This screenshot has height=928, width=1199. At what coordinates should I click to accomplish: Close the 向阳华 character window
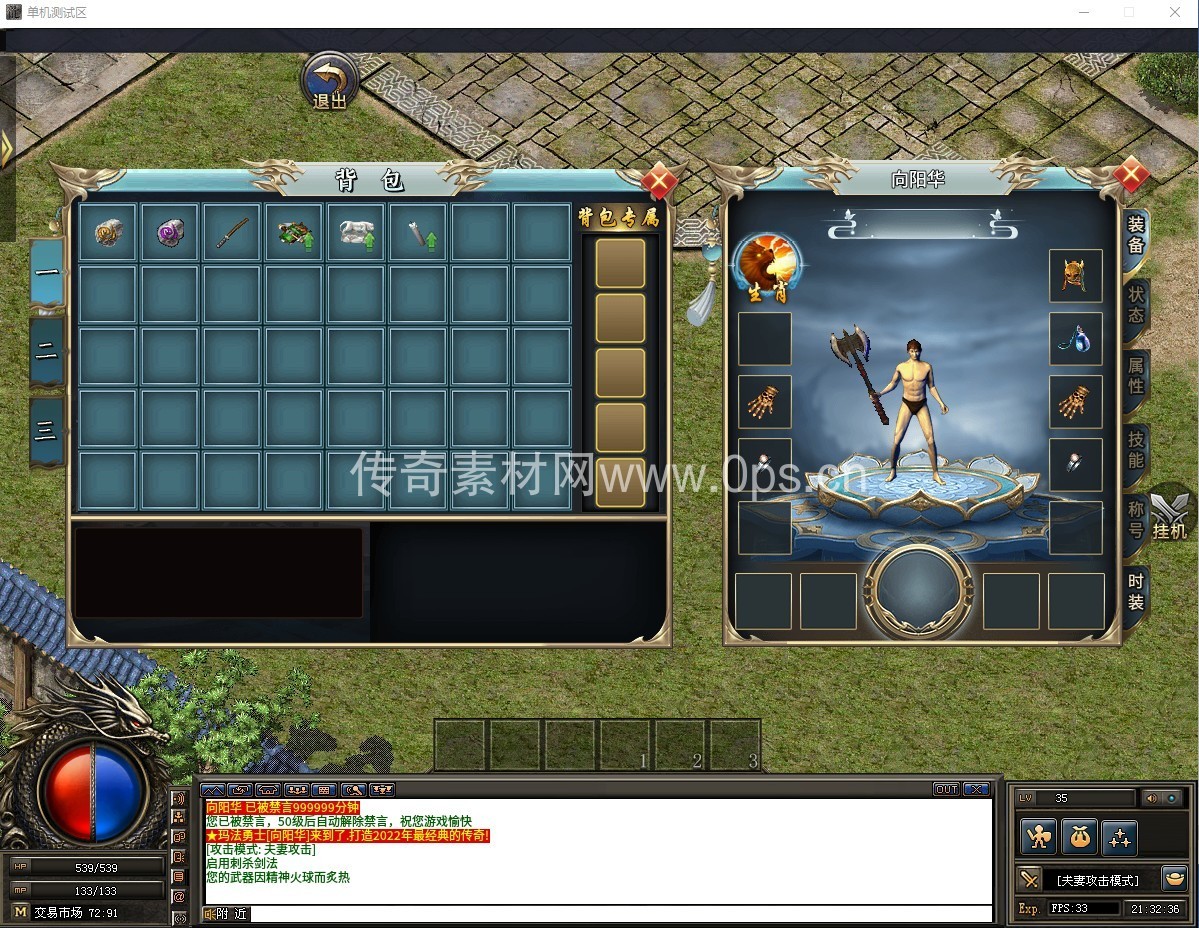[1130, 176]
